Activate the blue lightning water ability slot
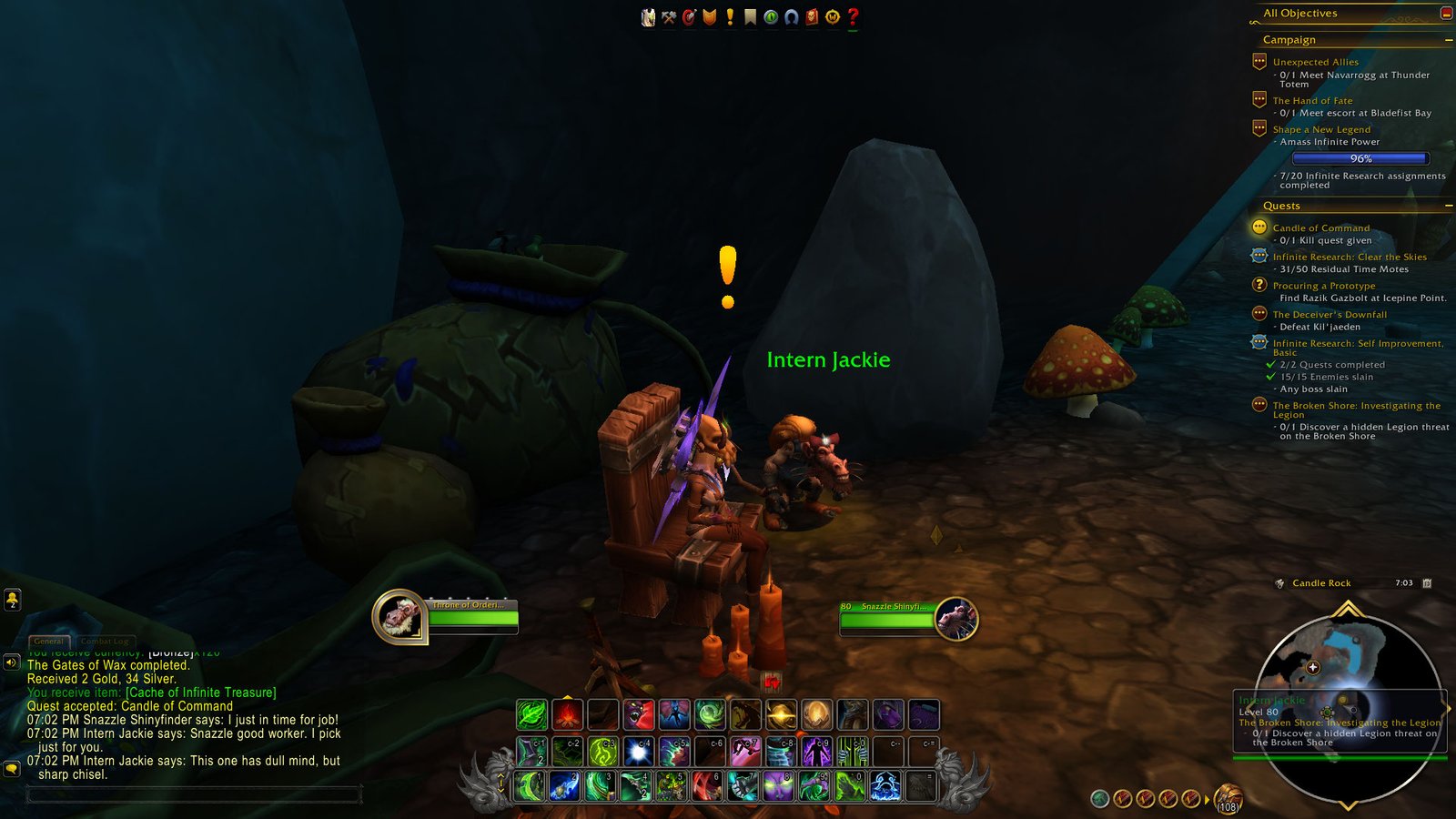The height and width of the screenshot is (819, 1456). (x=885, y=786)
